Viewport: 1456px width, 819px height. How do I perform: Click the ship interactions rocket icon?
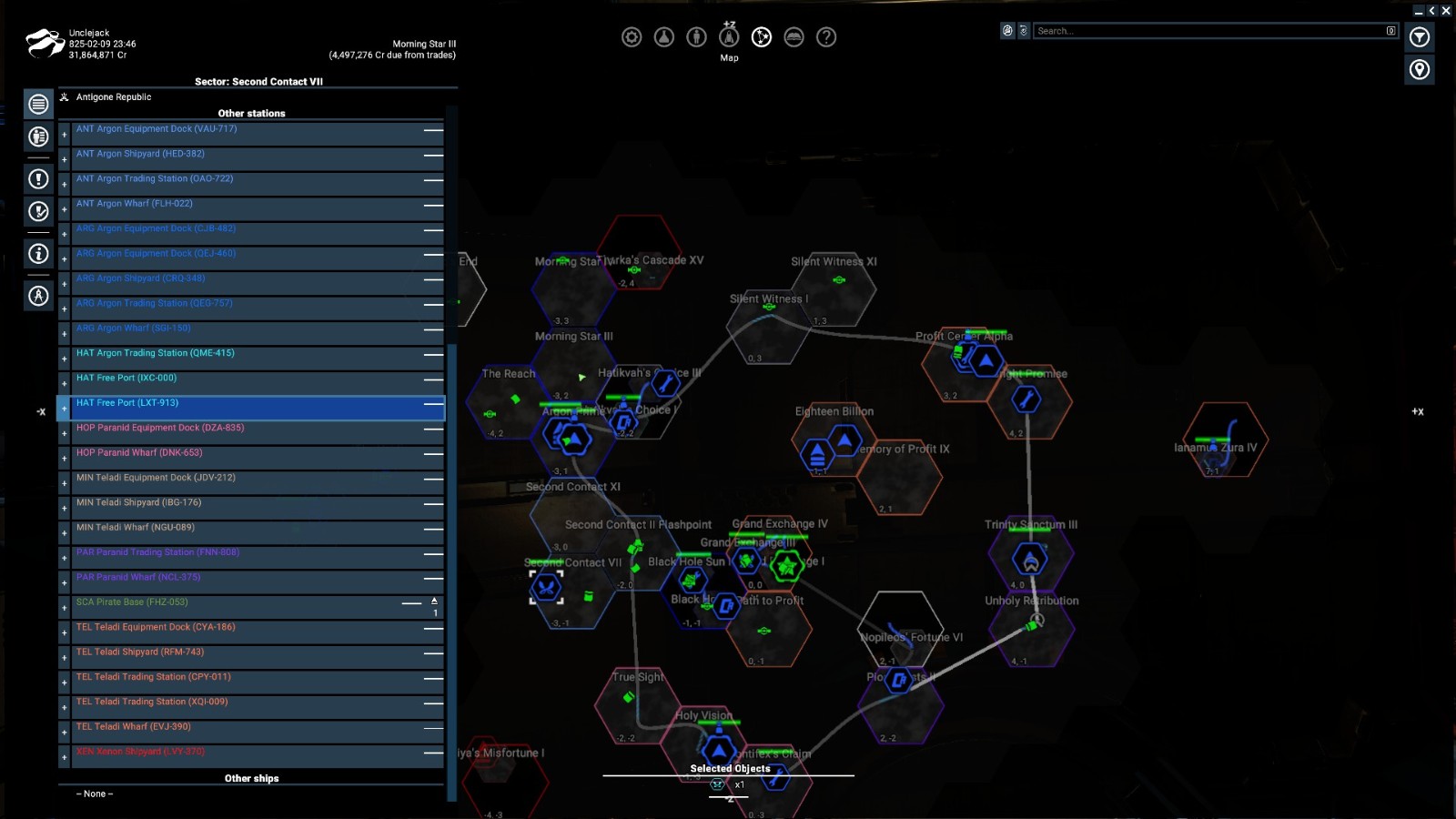point(729,37)
